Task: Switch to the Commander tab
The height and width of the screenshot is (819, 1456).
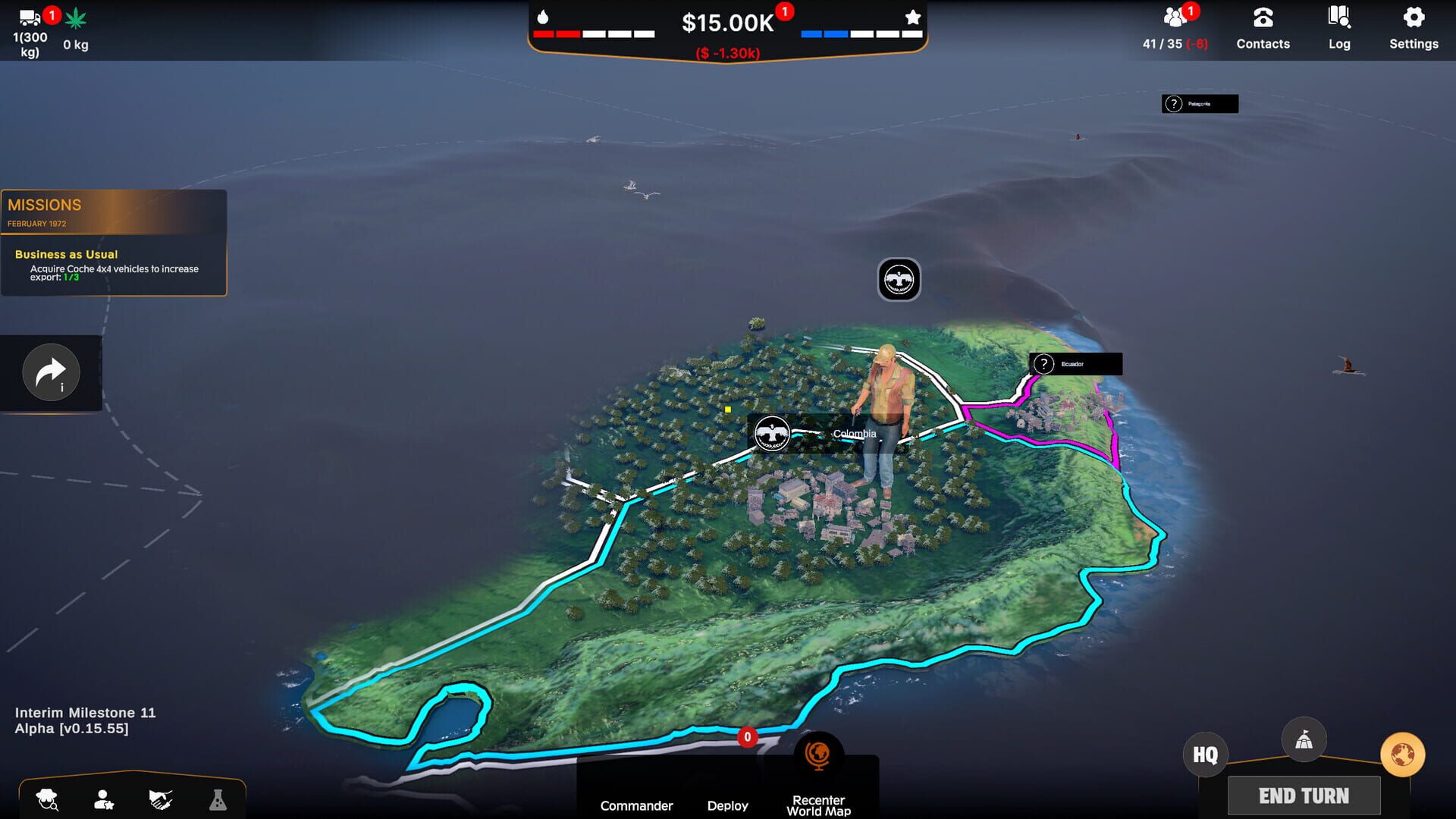Action: [x=636, y=805]
